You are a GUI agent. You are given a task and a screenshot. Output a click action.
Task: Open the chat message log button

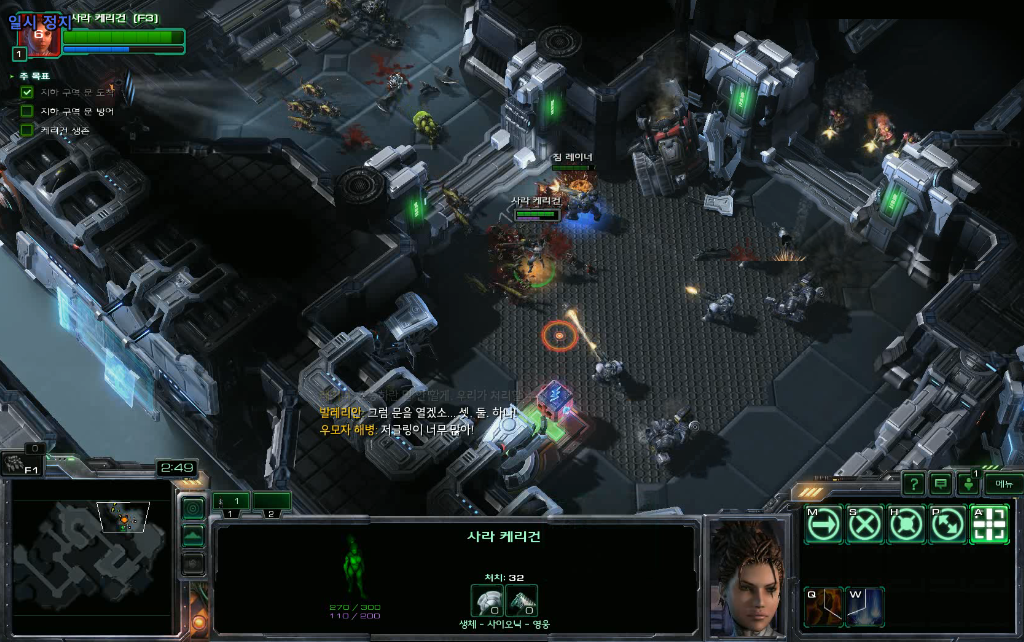pos(940,484)
